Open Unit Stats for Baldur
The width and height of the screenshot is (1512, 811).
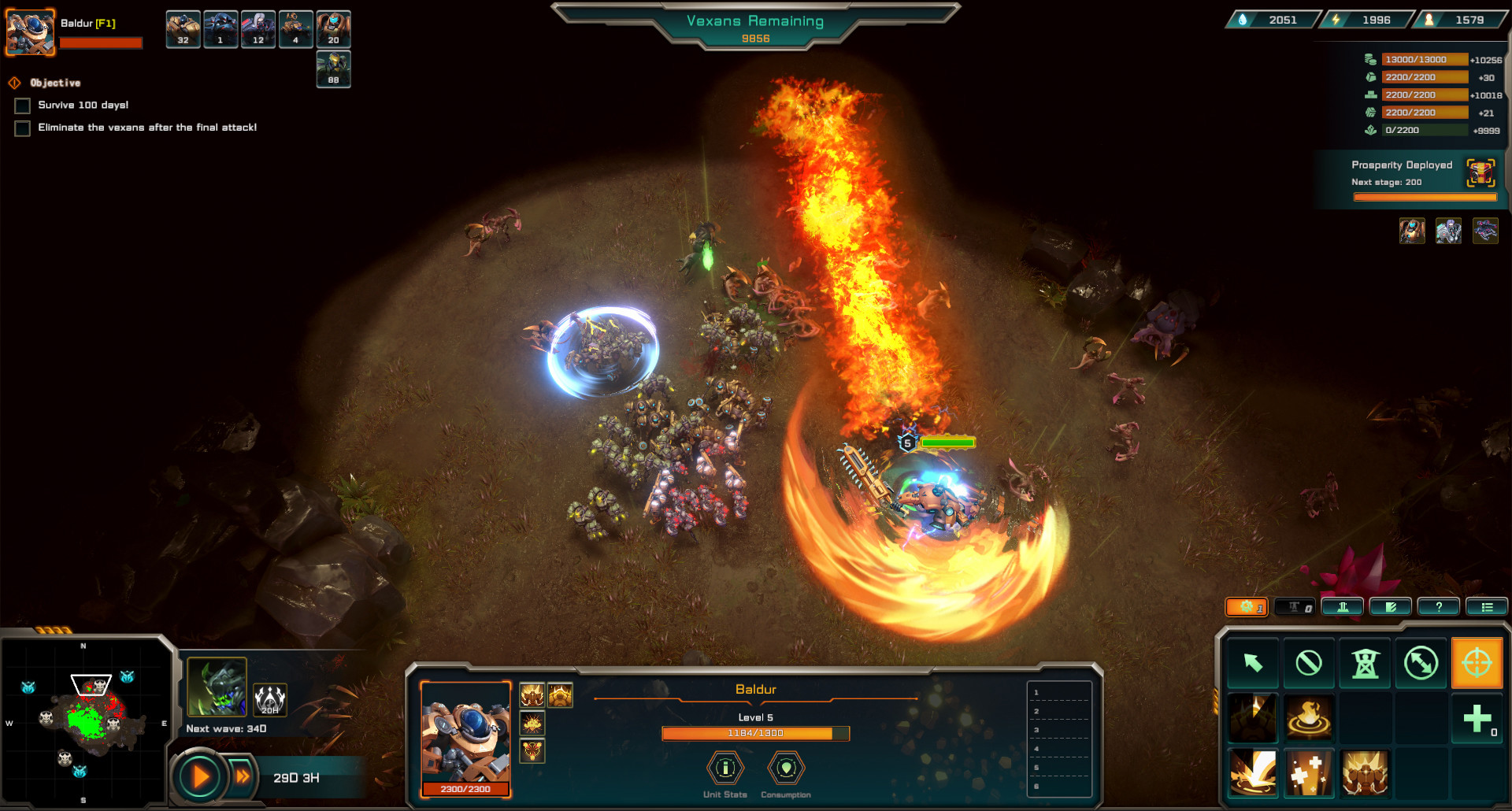724,769
